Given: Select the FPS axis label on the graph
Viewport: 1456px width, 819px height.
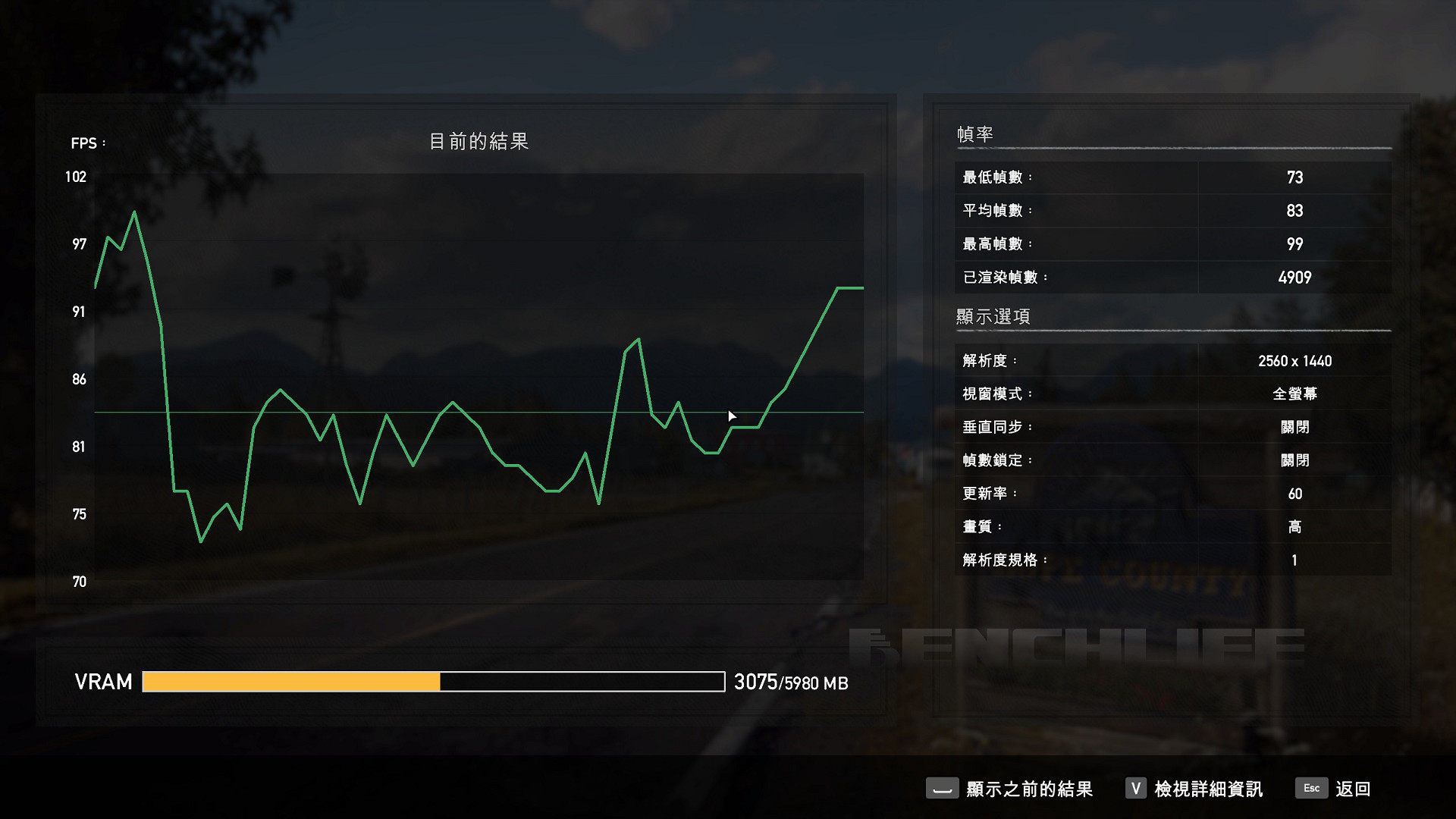Looking at the screenshot, I should pyautogui.click(x=86, y=143).
